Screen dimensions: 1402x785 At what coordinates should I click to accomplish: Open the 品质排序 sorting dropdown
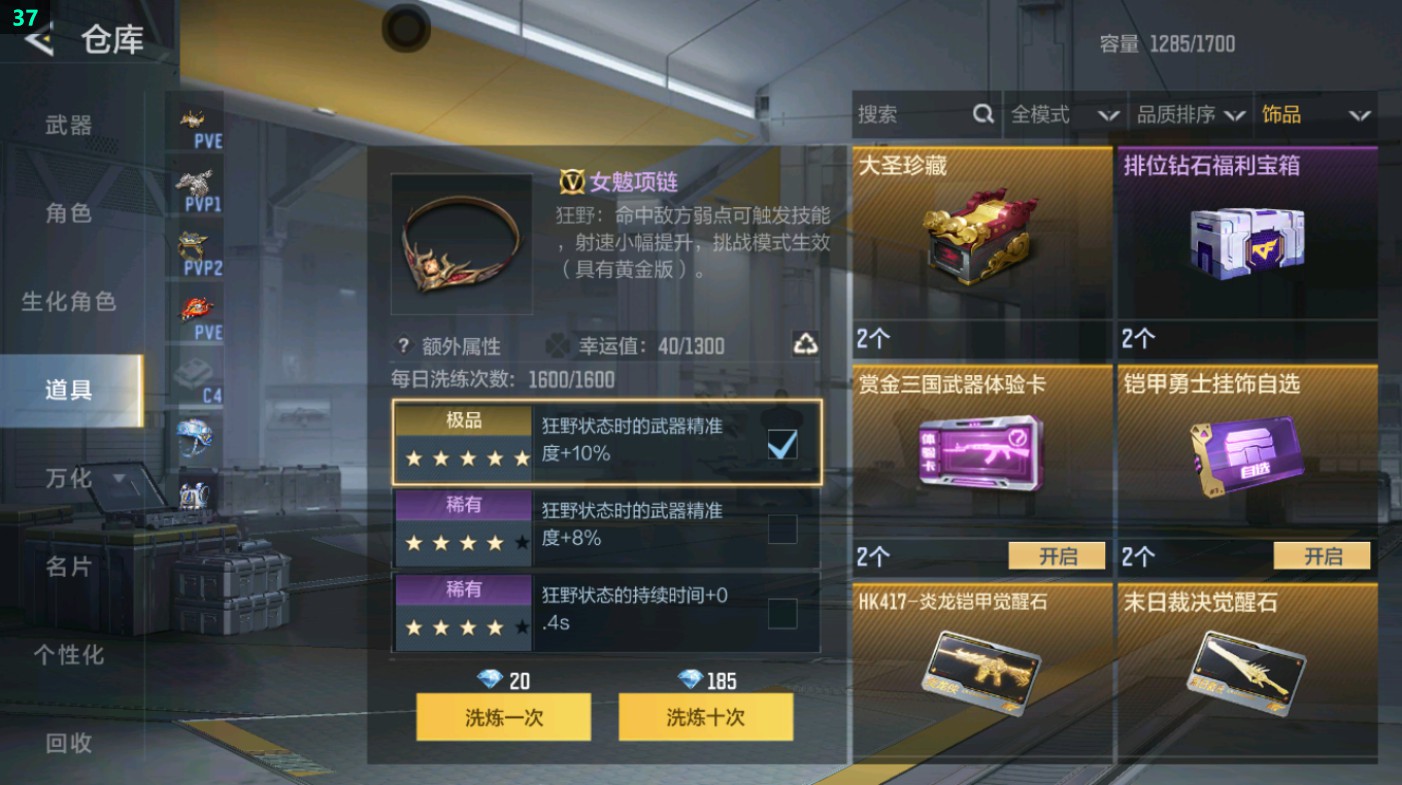(x=1190, y=115)
